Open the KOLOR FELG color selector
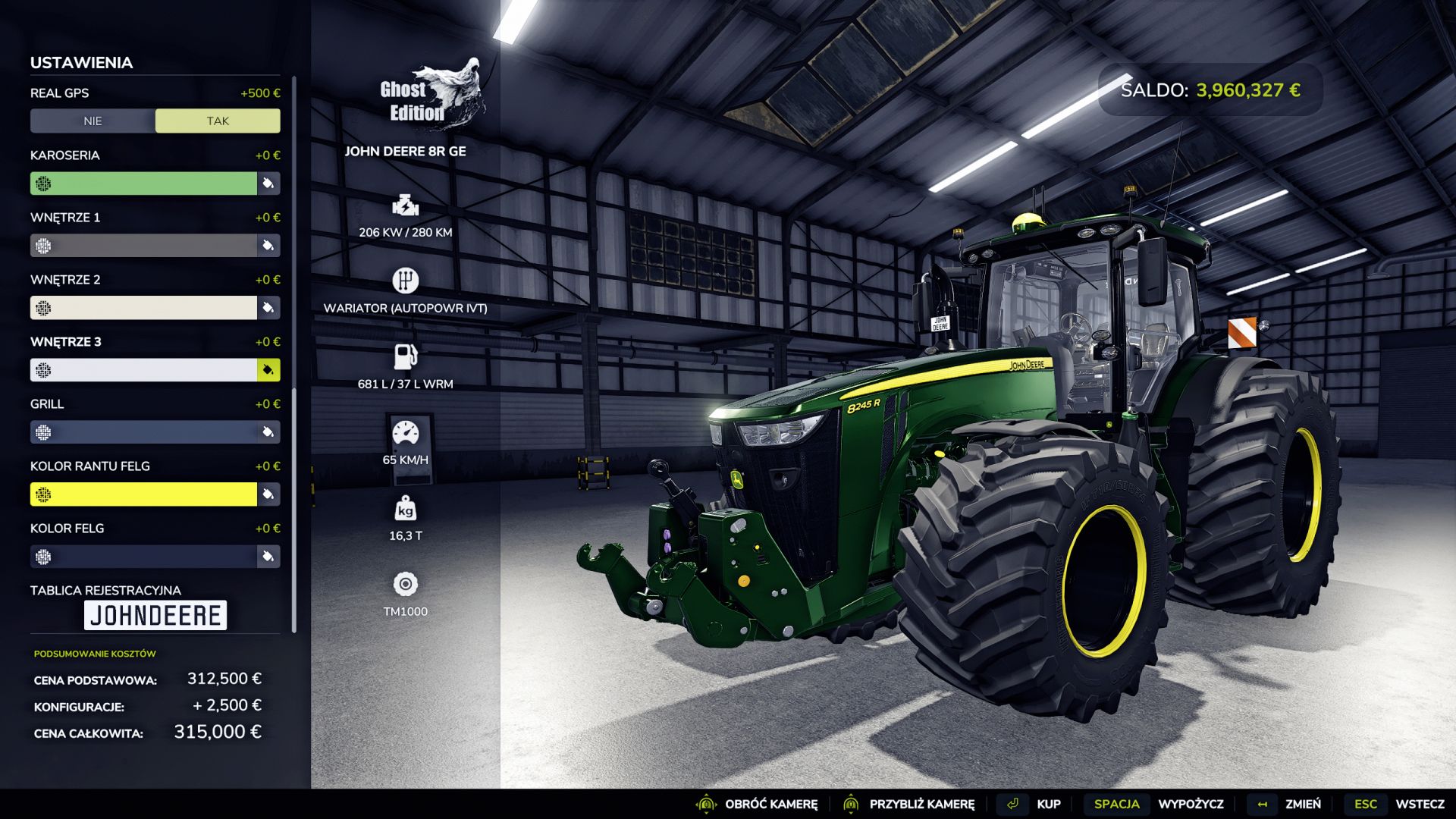The width and height of the screenshot is (1456, 819). coord(267,556)
